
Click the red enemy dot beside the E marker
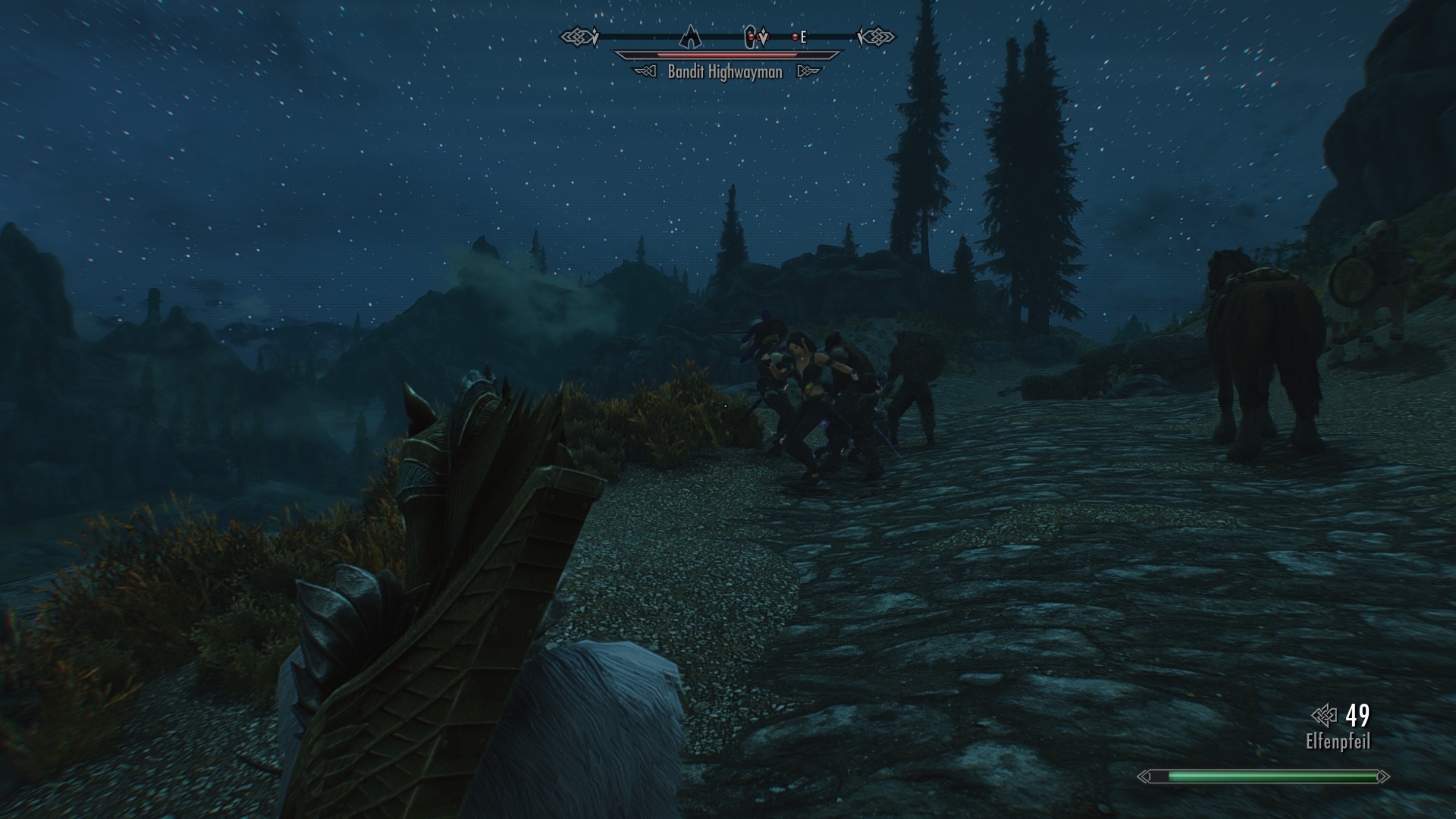point(795,37)
